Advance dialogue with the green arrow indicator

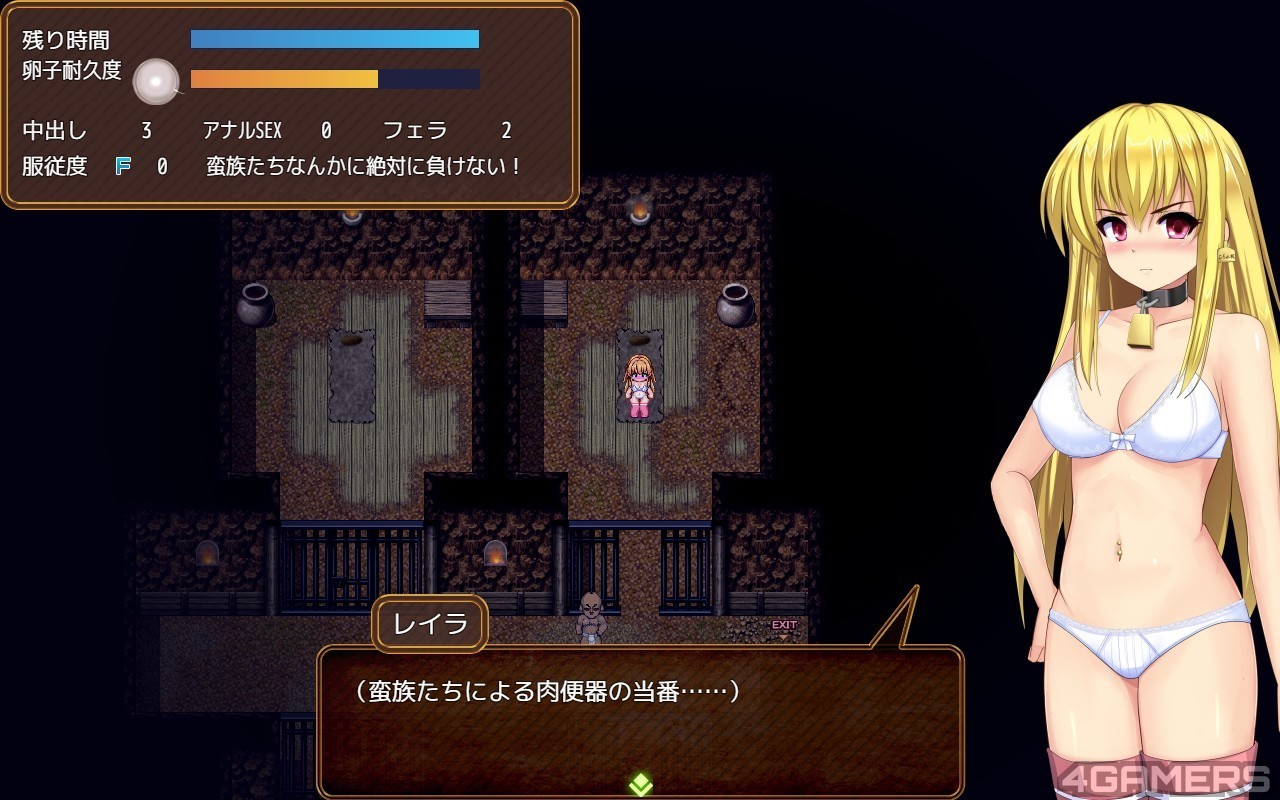[x=640, y=785]
